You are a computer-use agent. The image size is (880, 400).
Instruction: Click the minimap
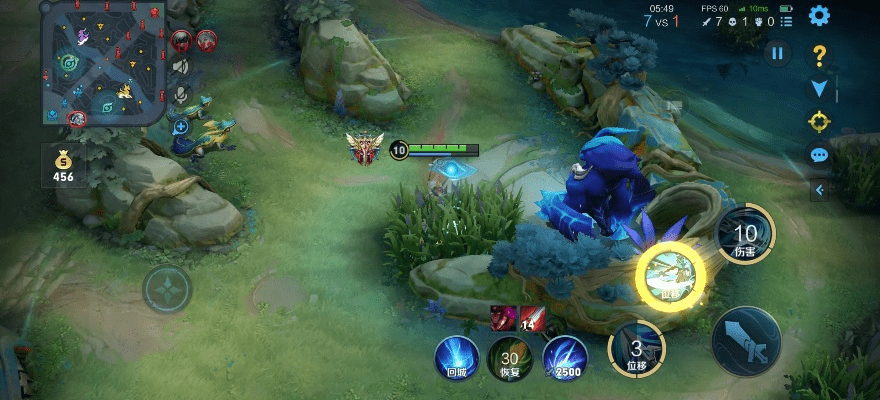pos(103,62)
